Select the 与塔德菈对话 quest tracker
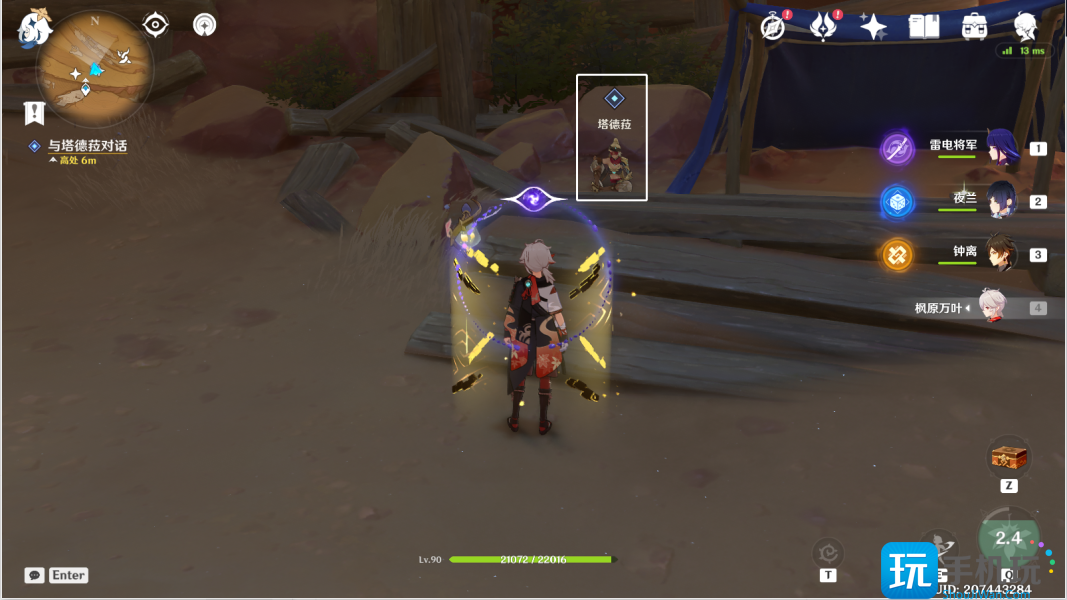 tap(87, 146)
